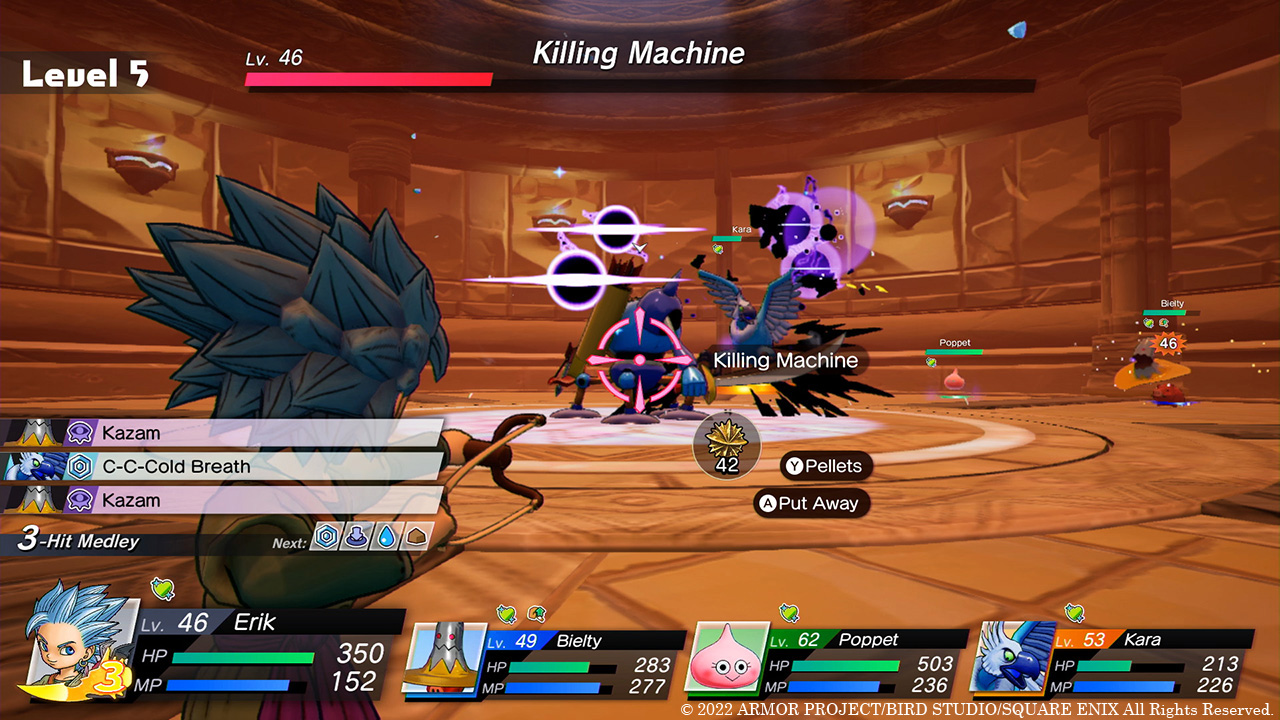Viewport: 1280px width, 720px height.
Task: Open the Pellets selection option
Action: click(826, 466)
